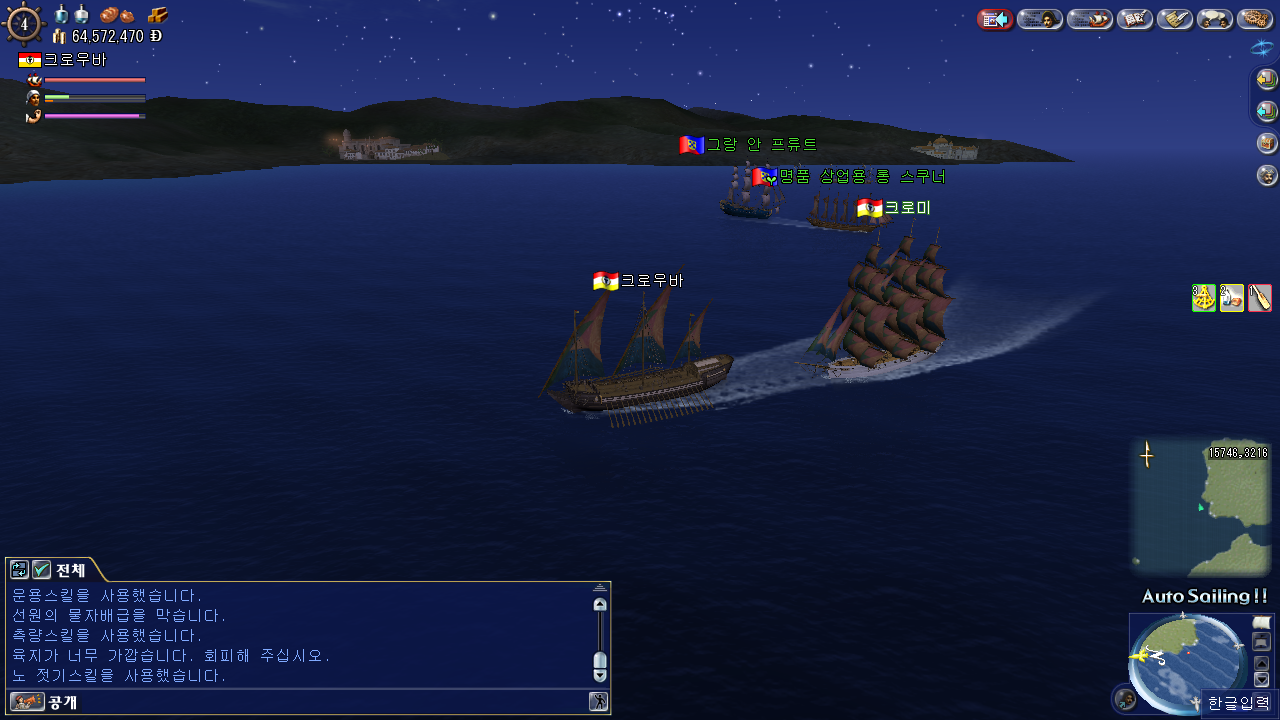Click the walking figure chat button

tap(598, 702)
